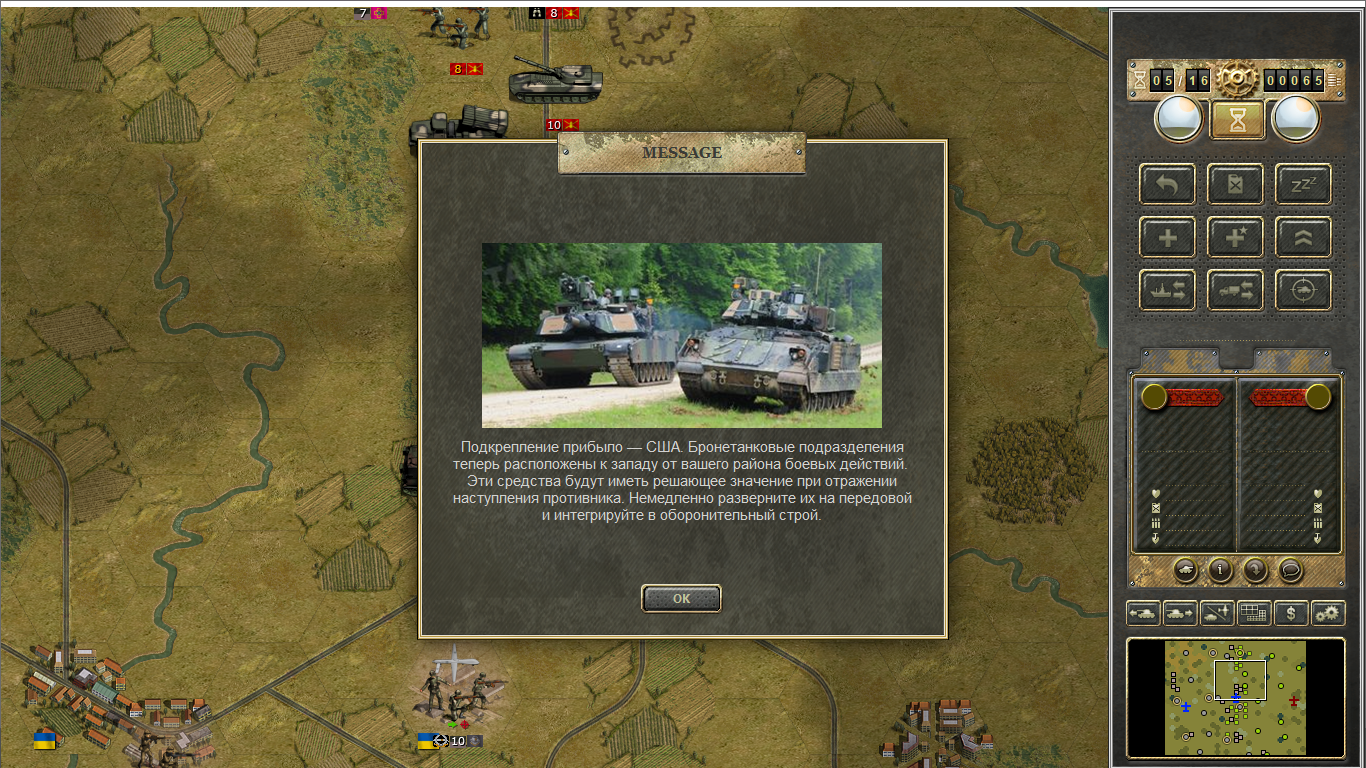
Task: Toggle the tank and aircraft view button
Action: tap(1217, 613)
